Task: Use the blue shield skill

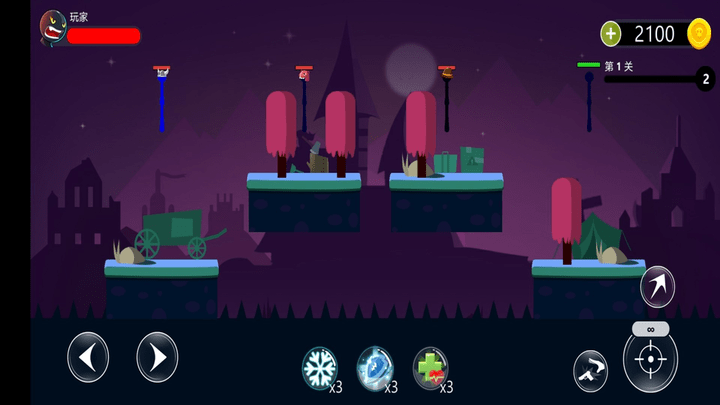Action: [x=375, y=367]
